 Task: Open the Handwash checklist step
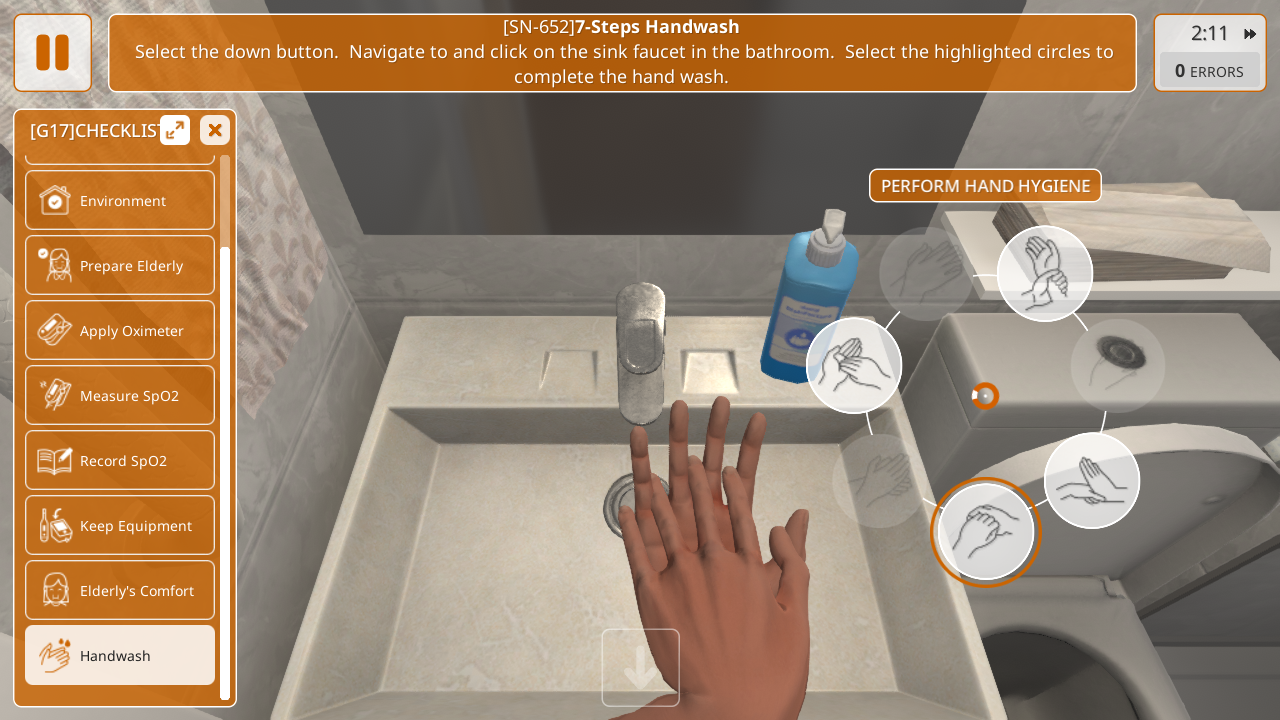120,655
